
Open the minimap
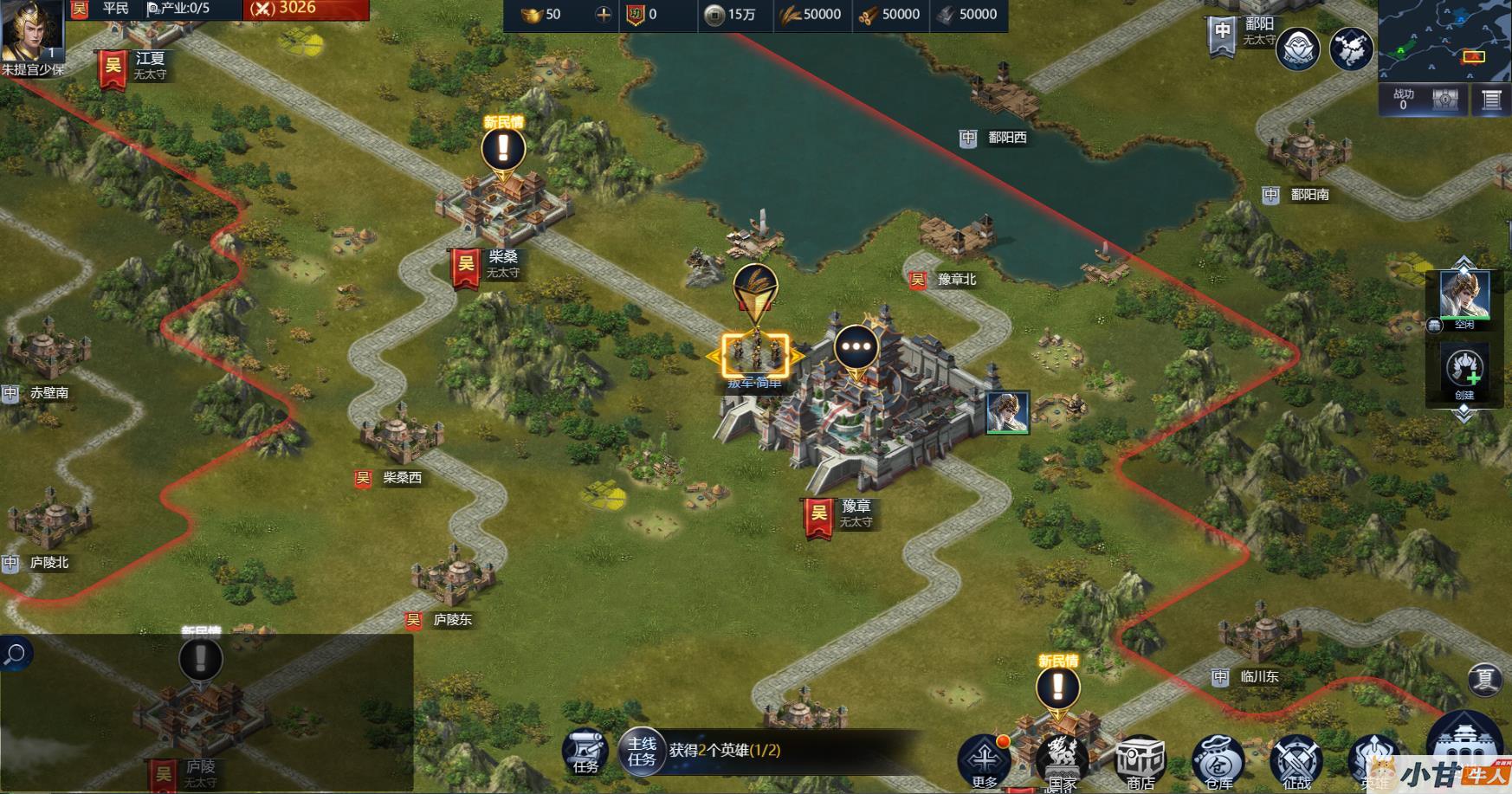[x=1444, y=41]
